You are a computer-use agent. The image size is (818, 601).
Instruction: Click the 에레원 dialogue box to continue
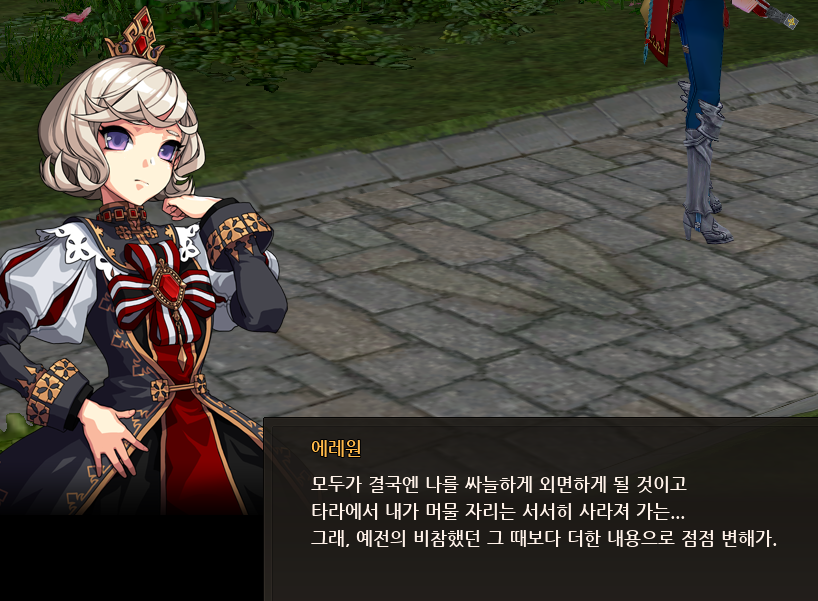point(541,510)
